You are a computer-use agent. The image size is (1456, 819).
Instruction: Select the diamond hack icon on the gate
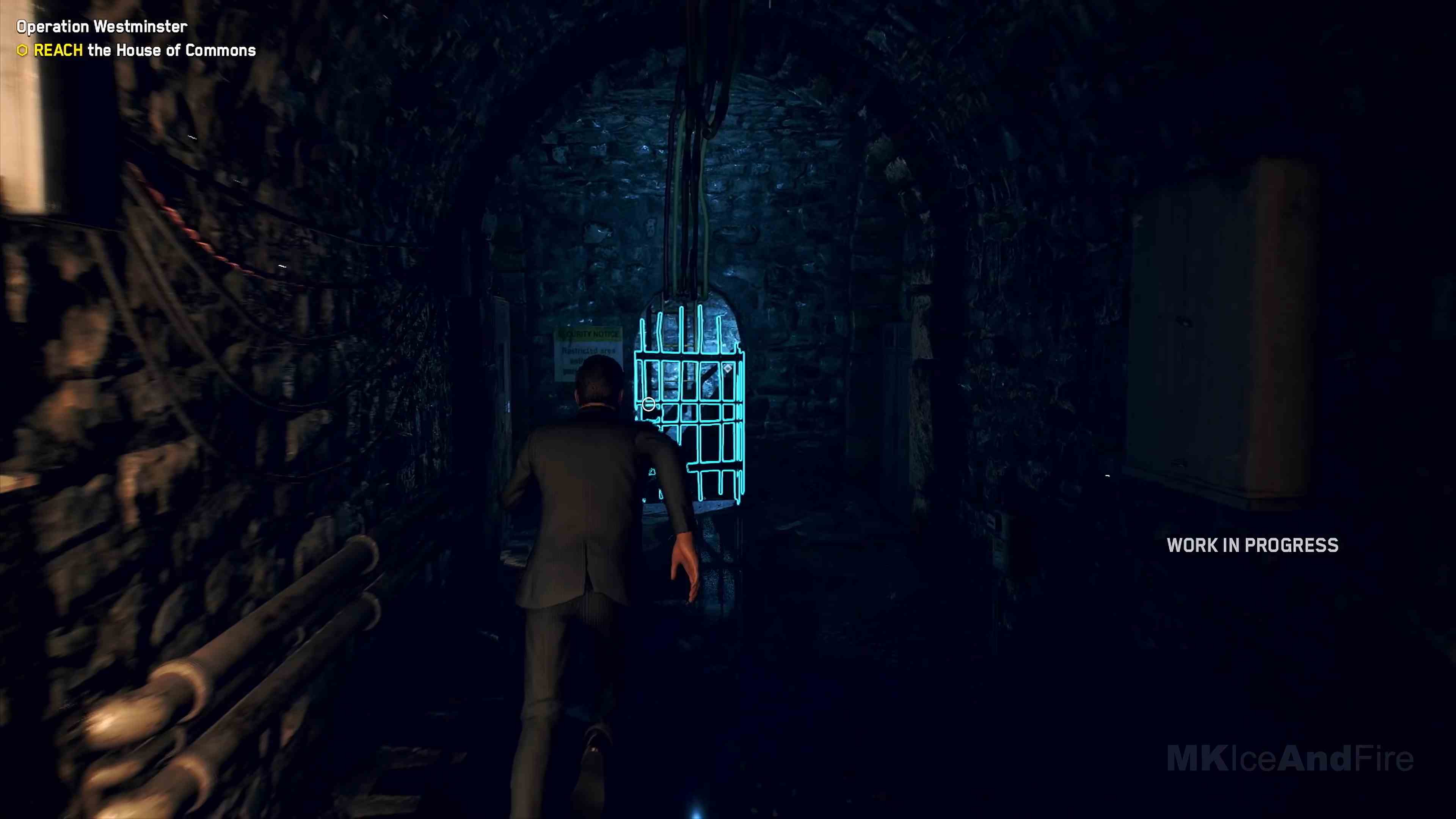coord(728,369)
